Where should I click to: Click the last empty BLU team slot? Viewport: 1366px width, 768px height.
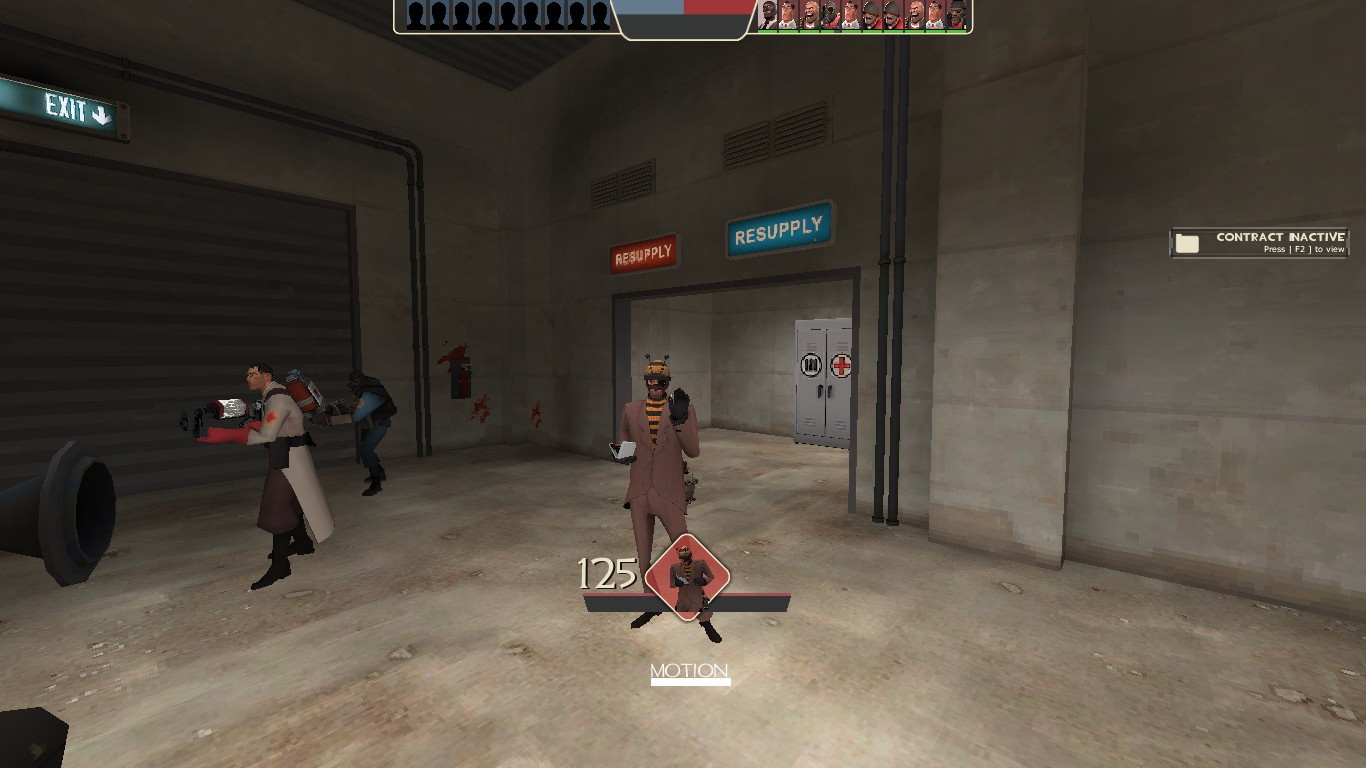point(599,14)
